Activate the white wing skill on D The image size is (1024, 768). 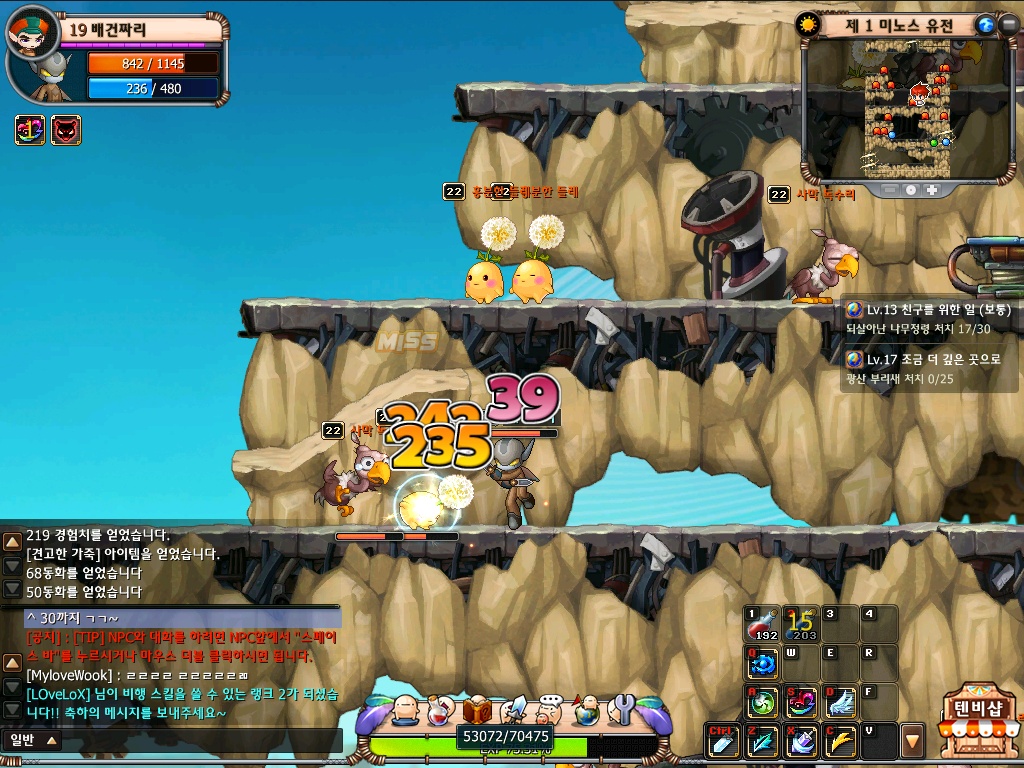tap(840, 702)
